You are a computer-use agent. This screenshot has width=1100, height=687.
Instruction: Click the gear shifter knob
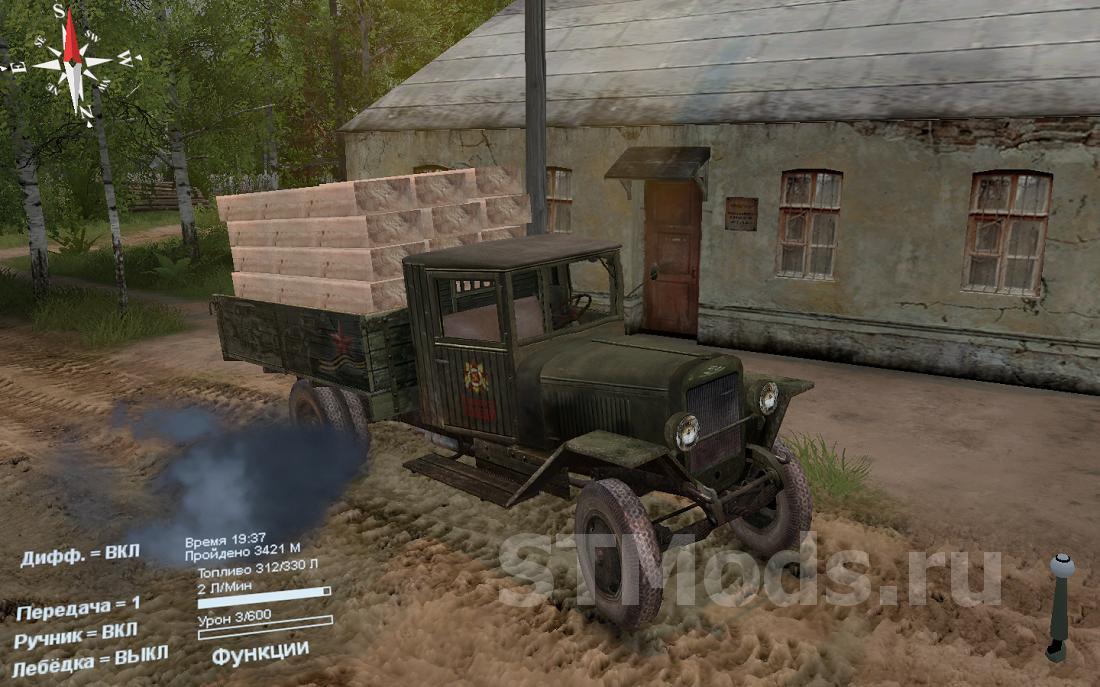click(x=1062, y=567)
